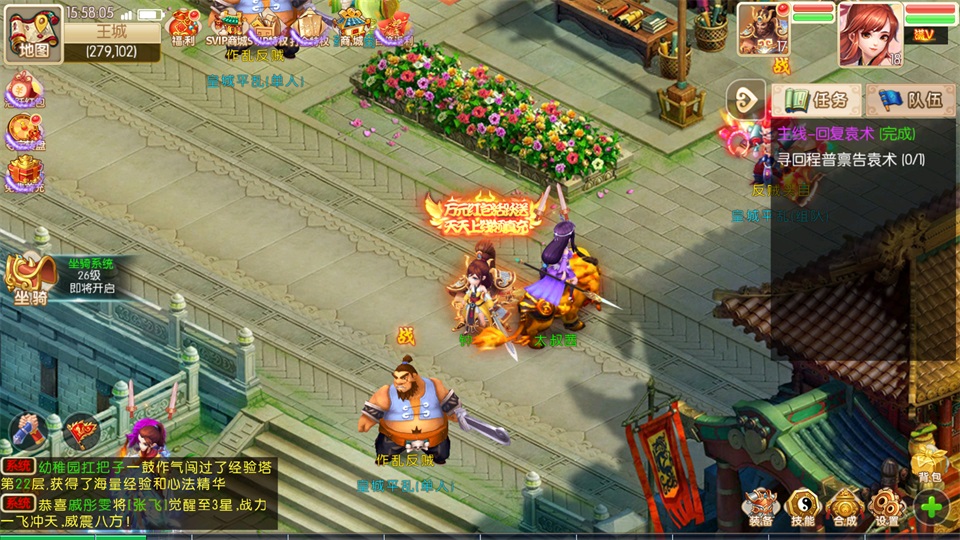Open the 技能 skills yin-yang icon
The width and height of the screenshot is (960, 540).
coord(802,506)
